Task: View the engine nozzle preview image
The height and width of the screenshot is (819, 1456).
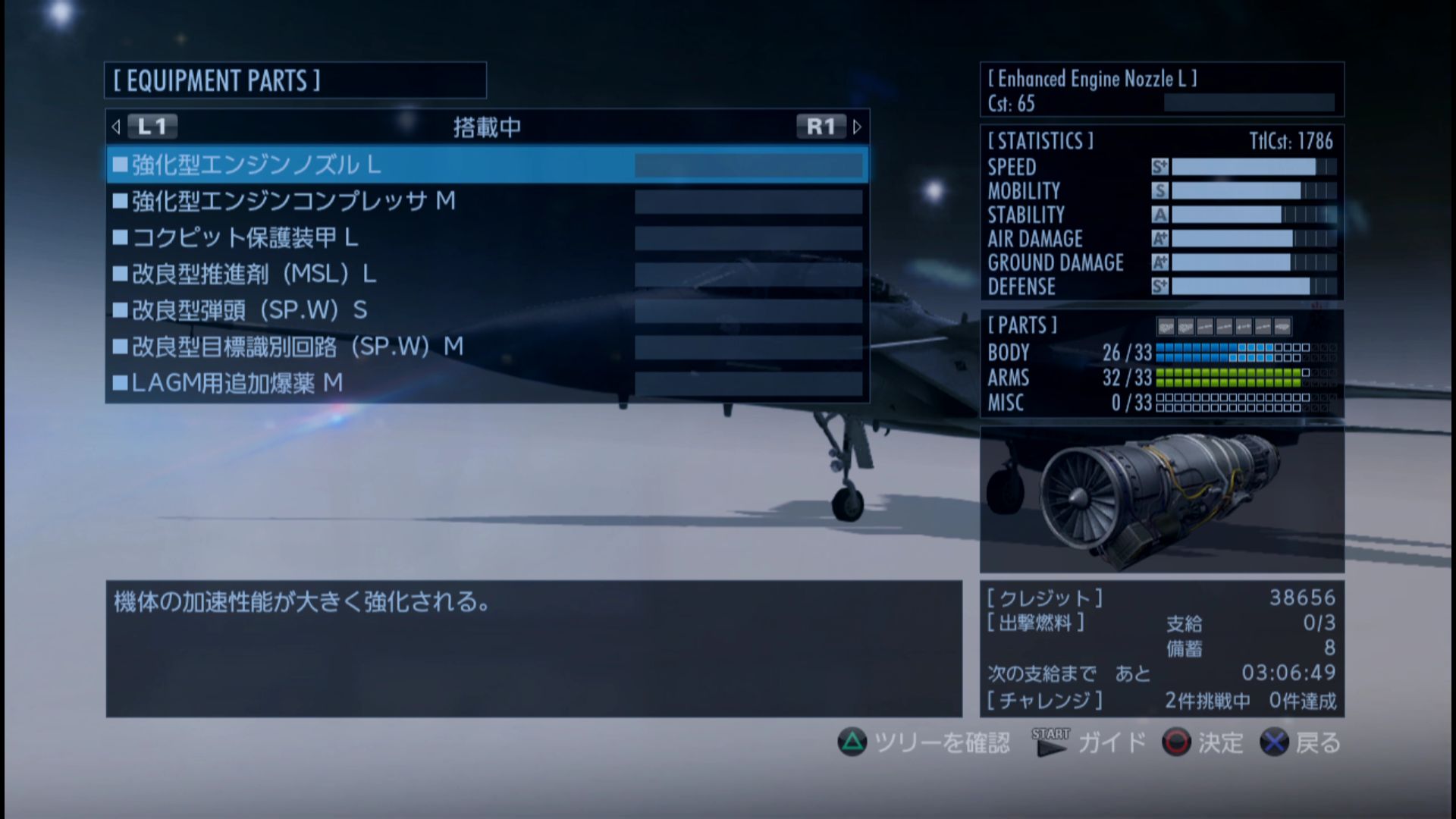Action: pyautogui.click(x=1161, y=499)
